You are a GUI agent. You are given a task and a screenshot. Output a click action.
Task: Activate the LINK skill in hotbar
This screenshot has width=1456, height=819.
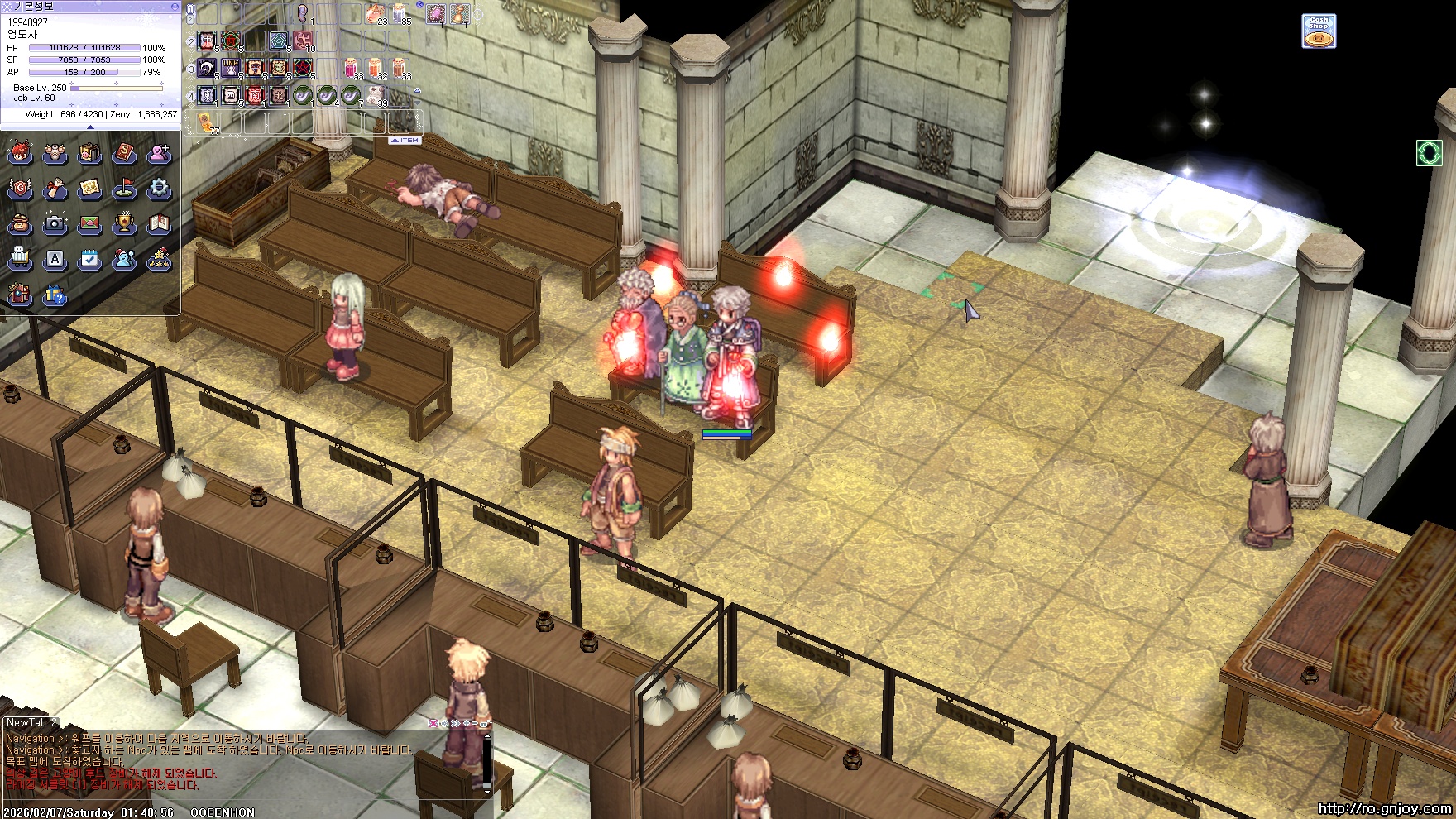point(231,68)
